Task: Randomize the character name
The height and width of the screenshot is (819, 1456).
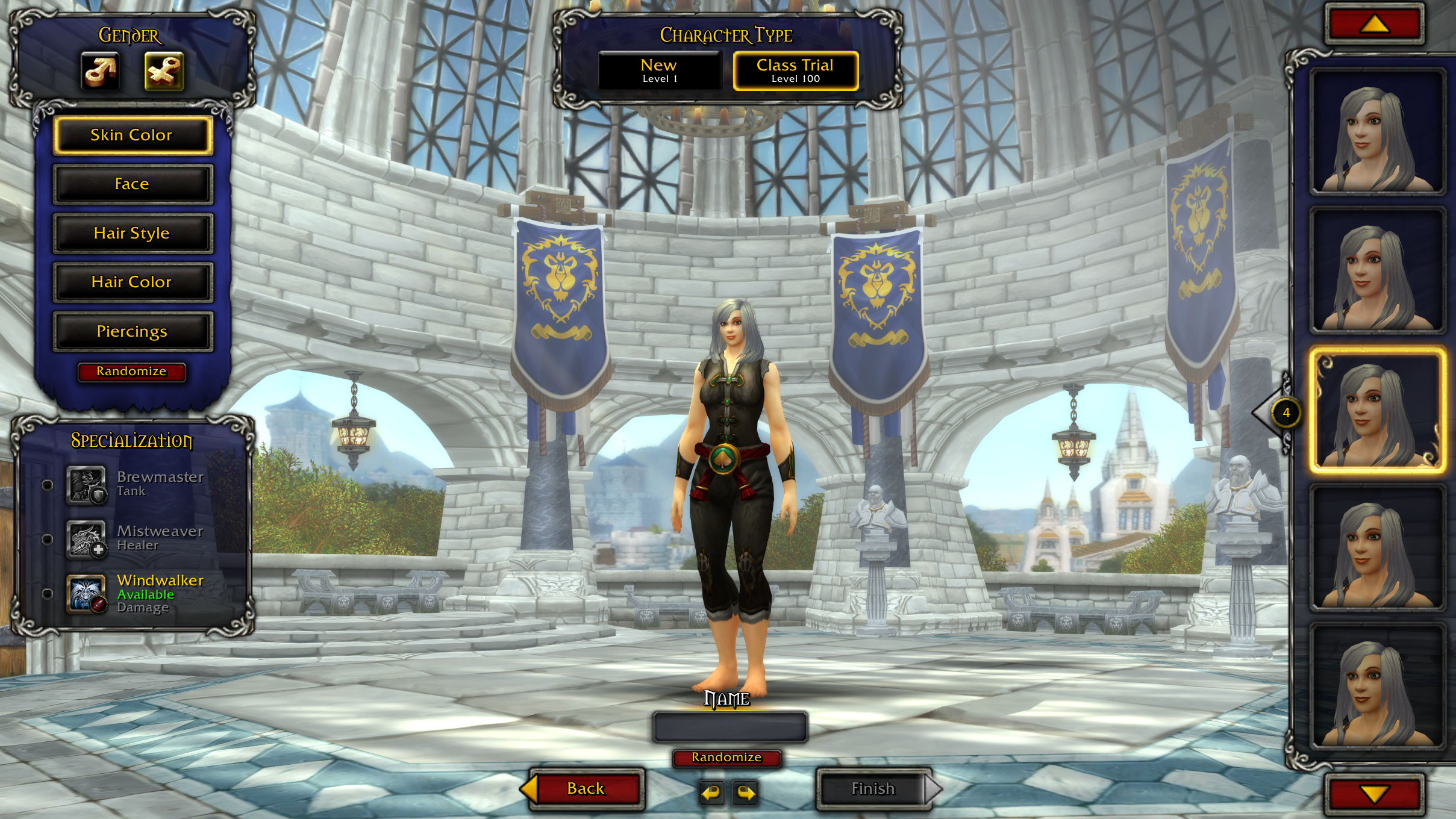Action: pyautogui.click(x=726, y=758)
